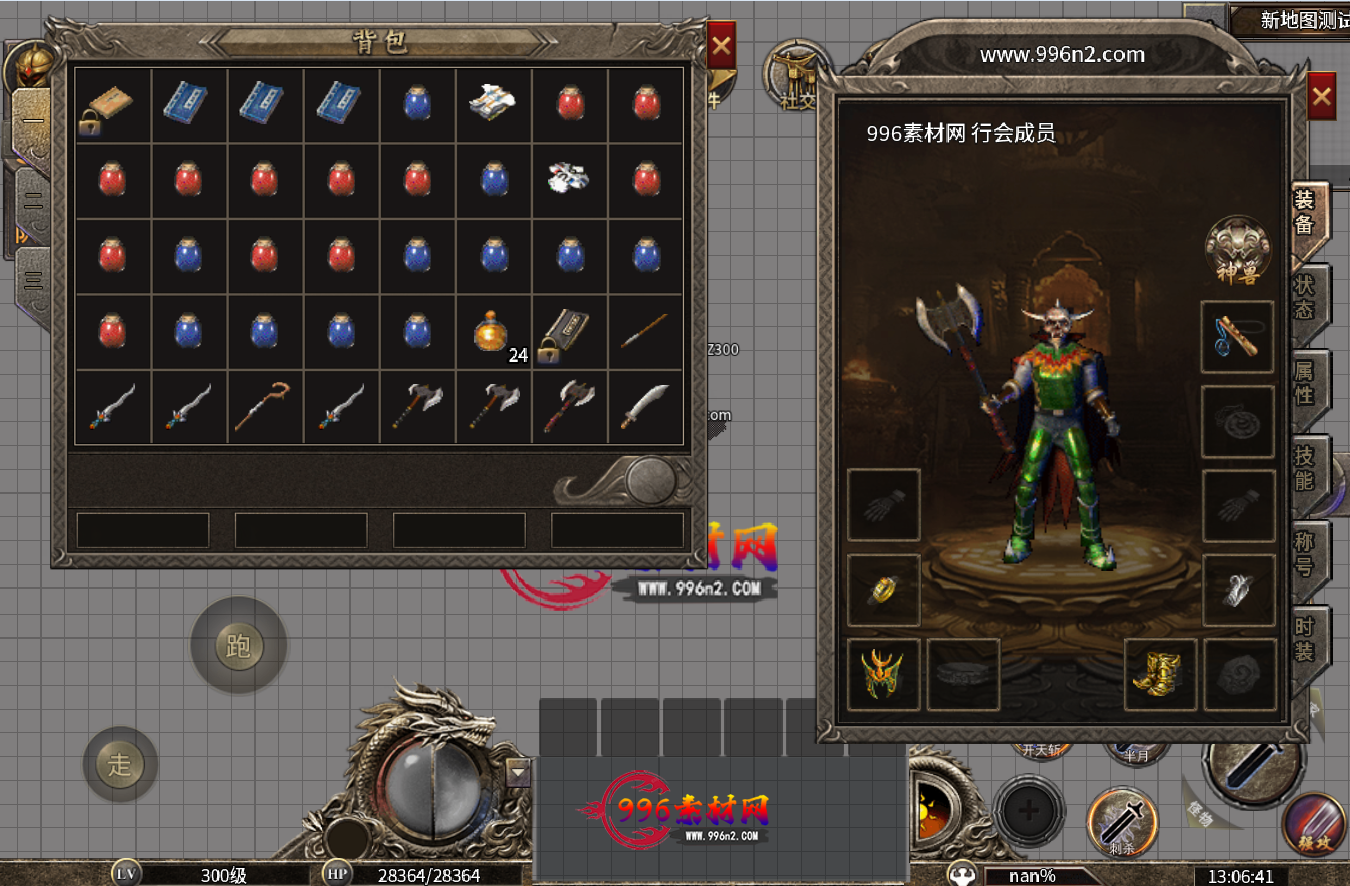Select the orange potion stacked 24
This screenshot has width=1350, height=886.
(494, 331)
